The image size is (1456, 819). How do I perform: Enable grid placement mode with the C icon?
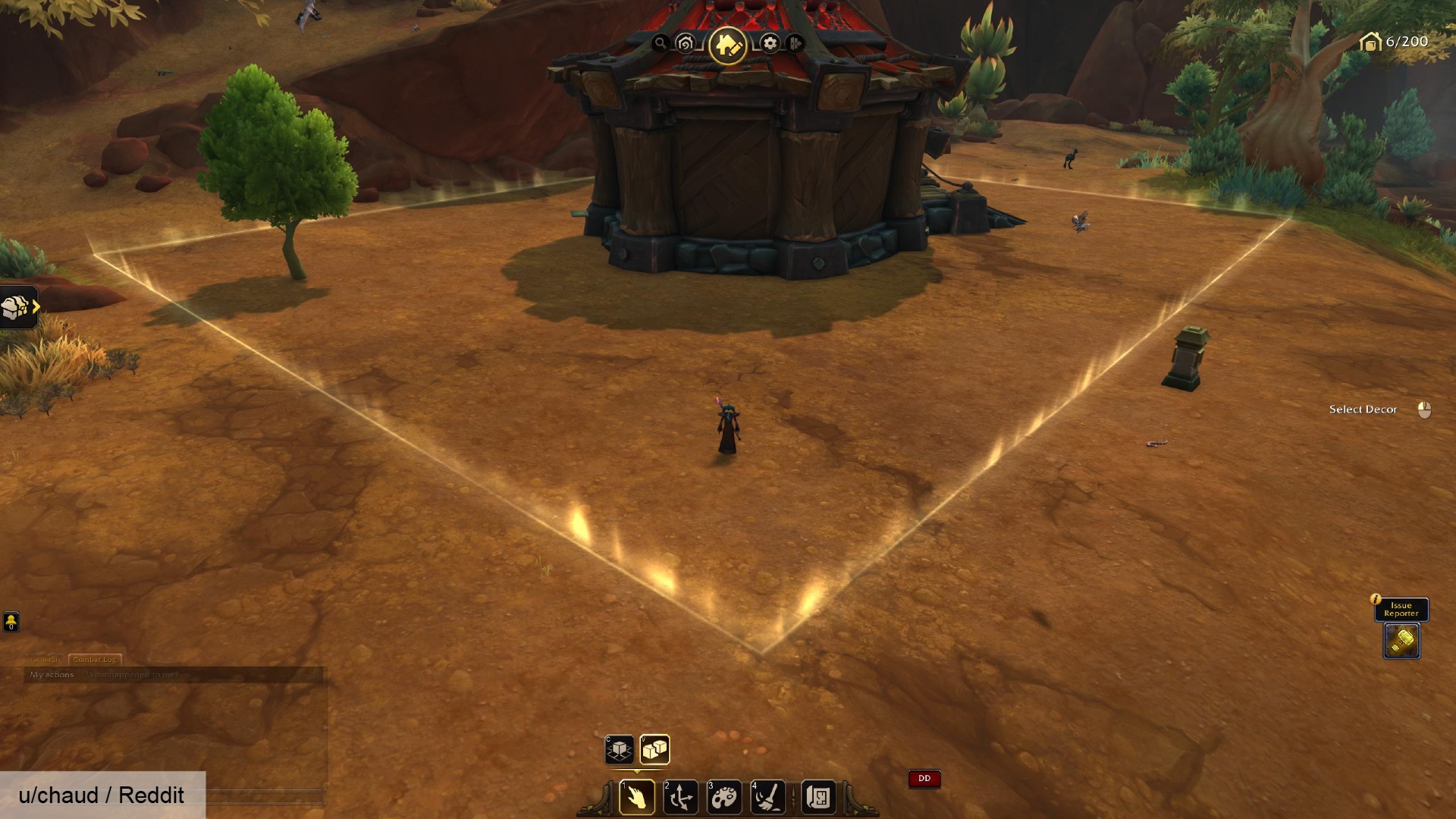pos(619,750)
